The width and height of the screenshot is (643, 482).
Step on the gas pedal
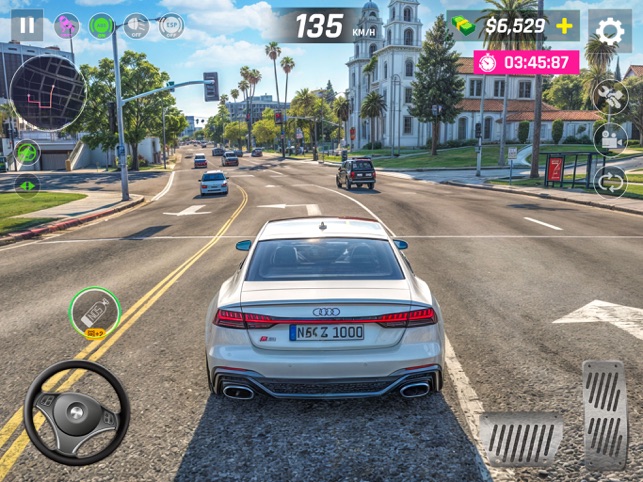(604, 414)
